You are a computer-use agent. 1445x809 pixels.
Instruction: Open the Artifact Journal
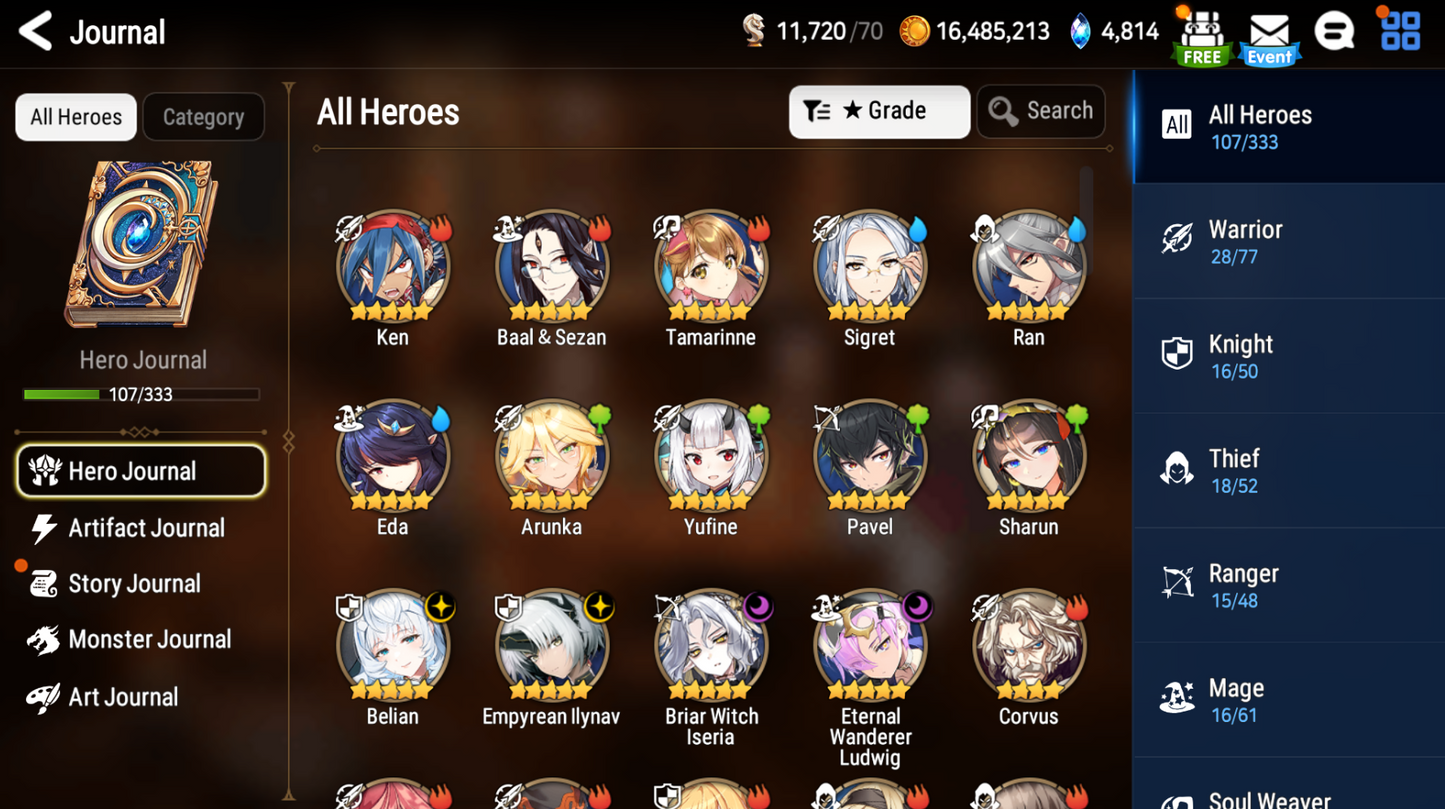click(x=126, y=528)
